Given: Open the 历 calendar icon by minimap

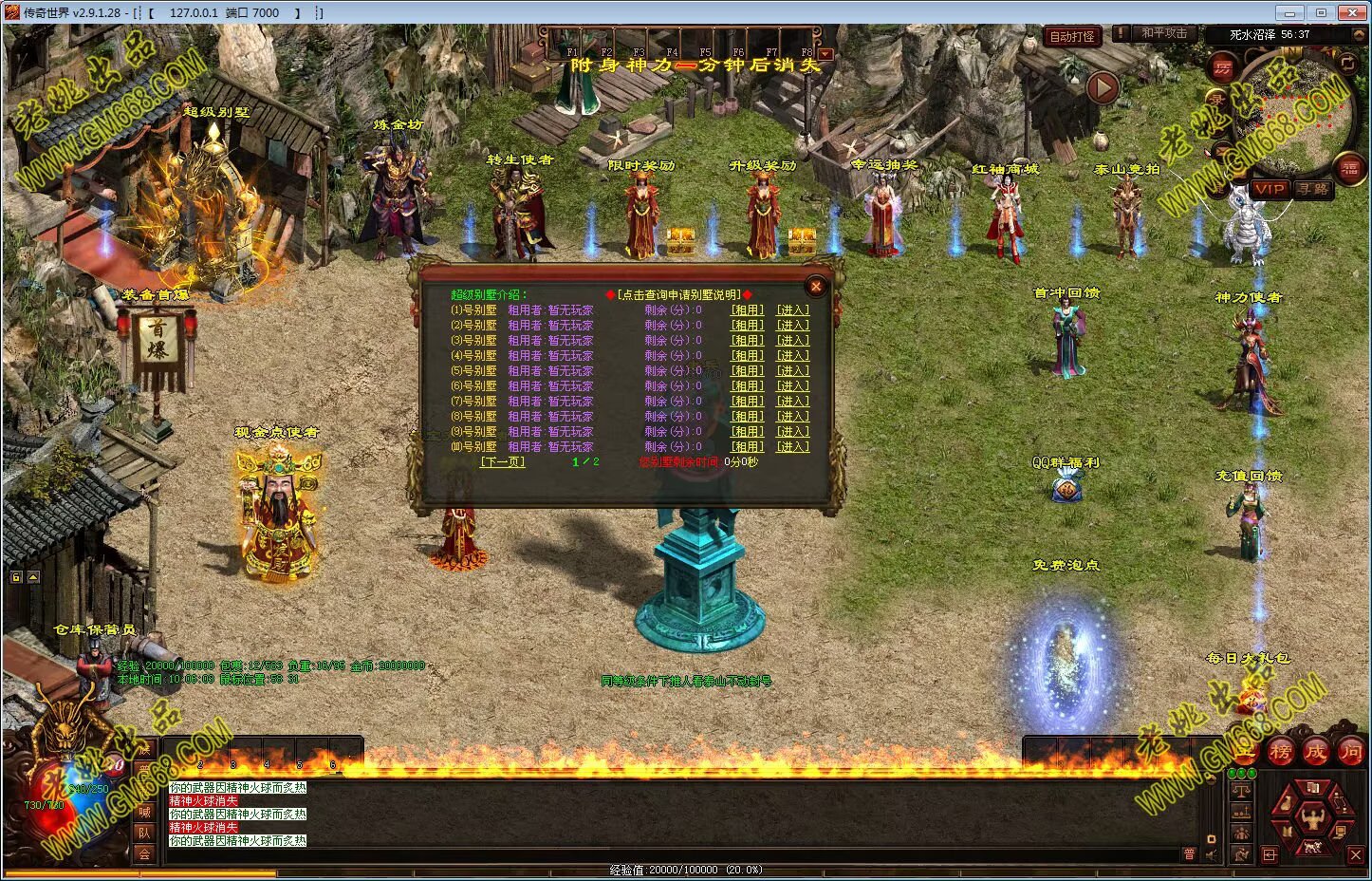Looking at the screenshot, I should [x=1222, y=68].
